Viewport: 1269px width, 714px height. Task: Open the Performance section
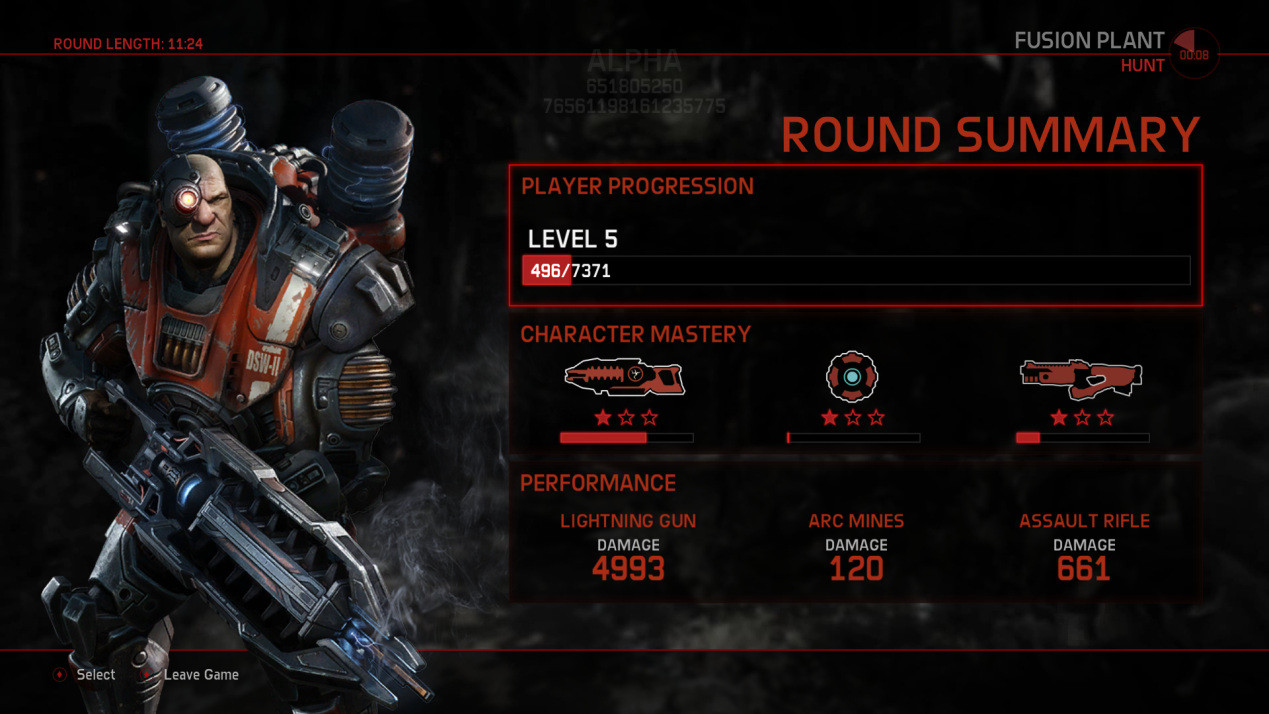coord(598,483)
